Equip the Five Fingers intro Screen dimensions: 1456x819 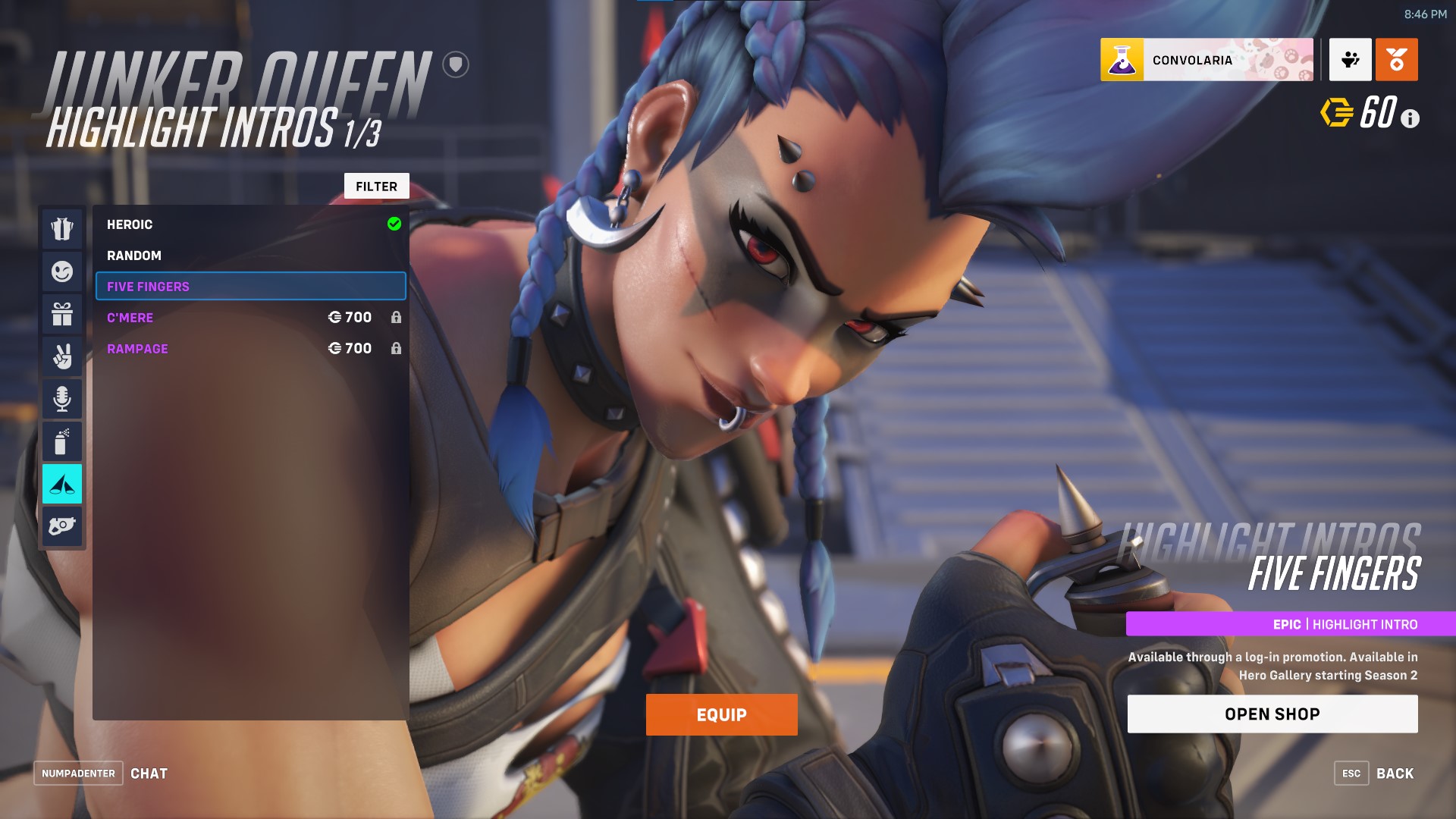pyautogui.click(x=721, y=714)
